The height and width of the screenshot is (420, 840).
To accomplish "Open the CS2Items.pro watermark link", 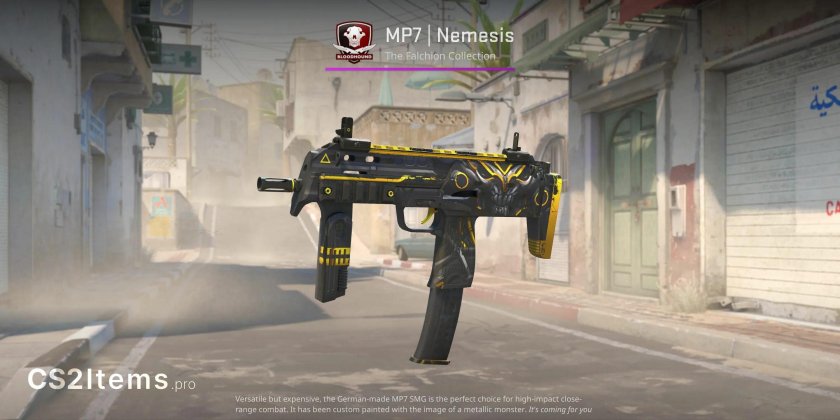I will pos(112,380).
